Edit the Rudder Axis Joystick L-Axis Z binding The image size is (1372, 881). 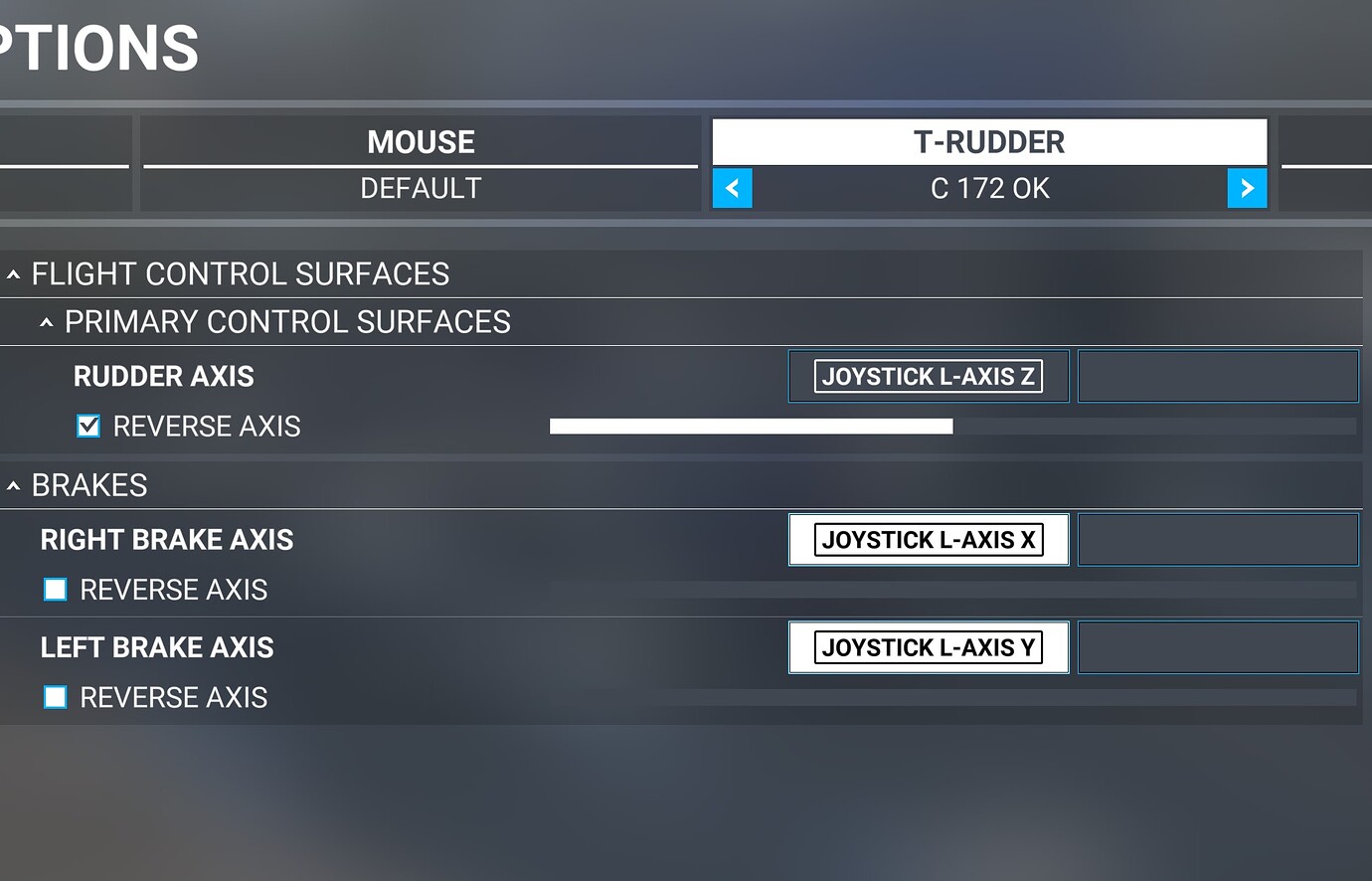928,376
